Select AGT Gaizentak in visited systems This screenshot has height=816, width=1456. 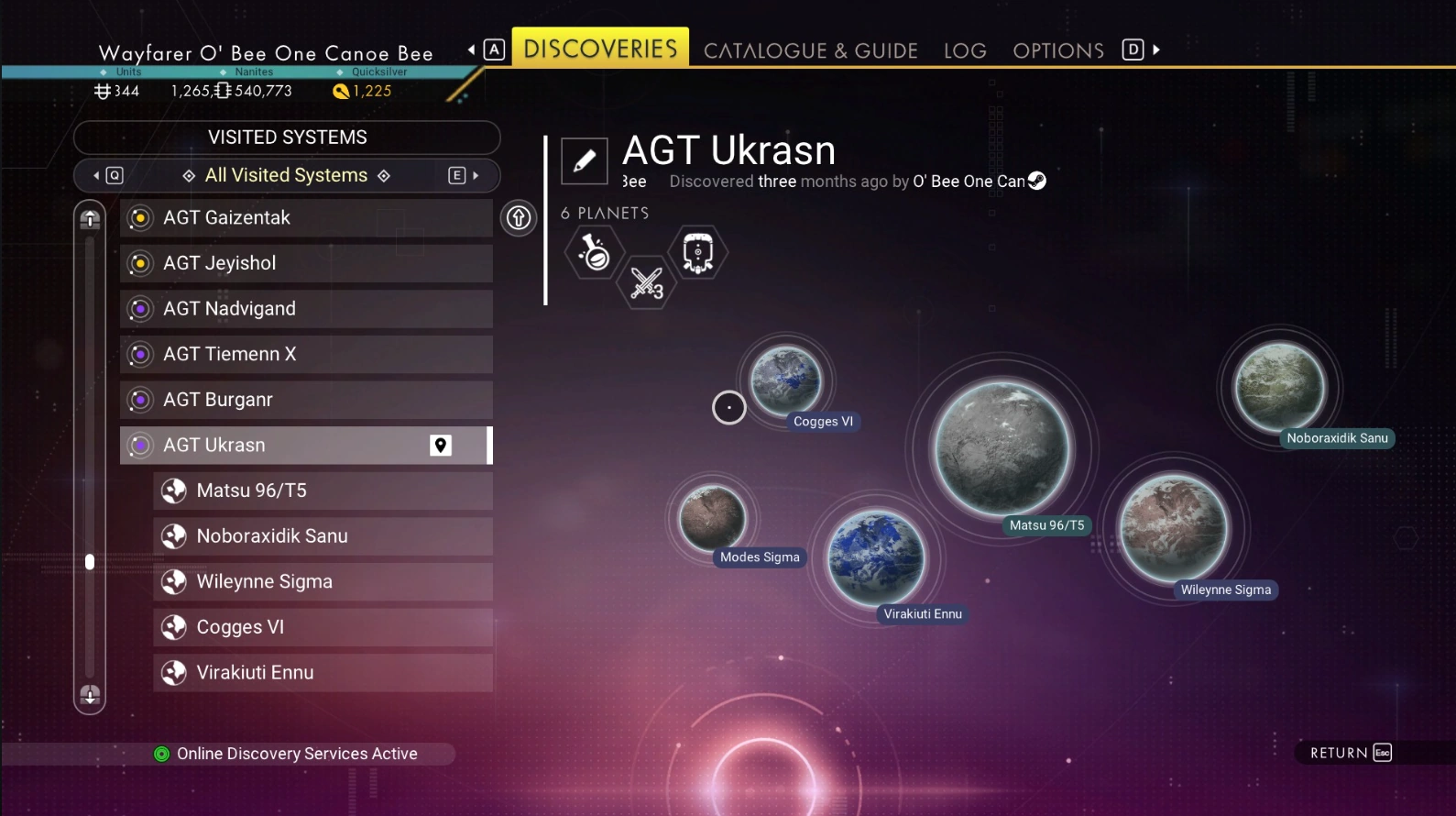(x=305, y=218)
